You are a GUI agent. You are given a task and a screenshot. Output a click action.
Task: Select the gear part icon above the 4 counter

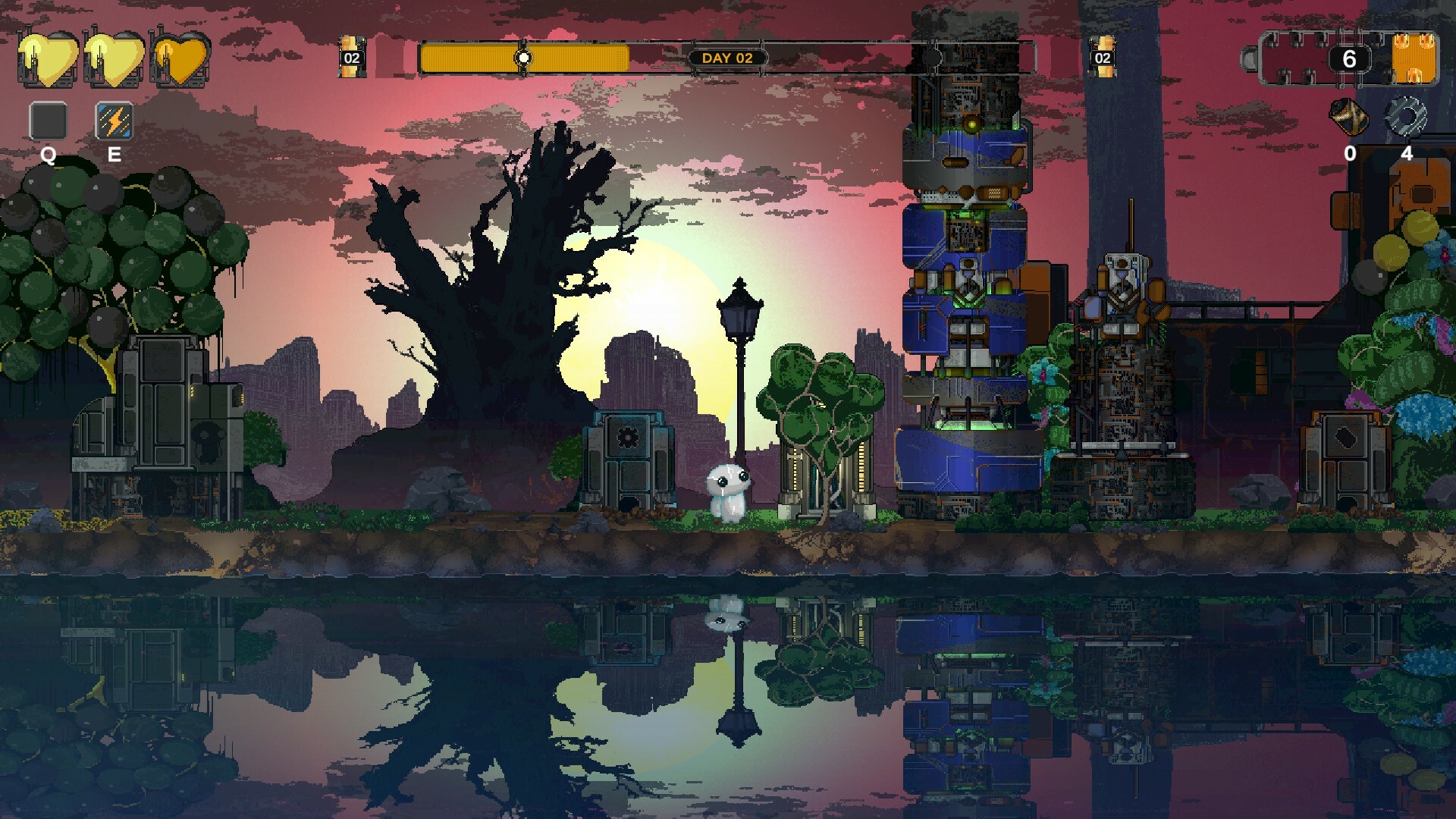pyautogui.click(x=1407, y=118)
